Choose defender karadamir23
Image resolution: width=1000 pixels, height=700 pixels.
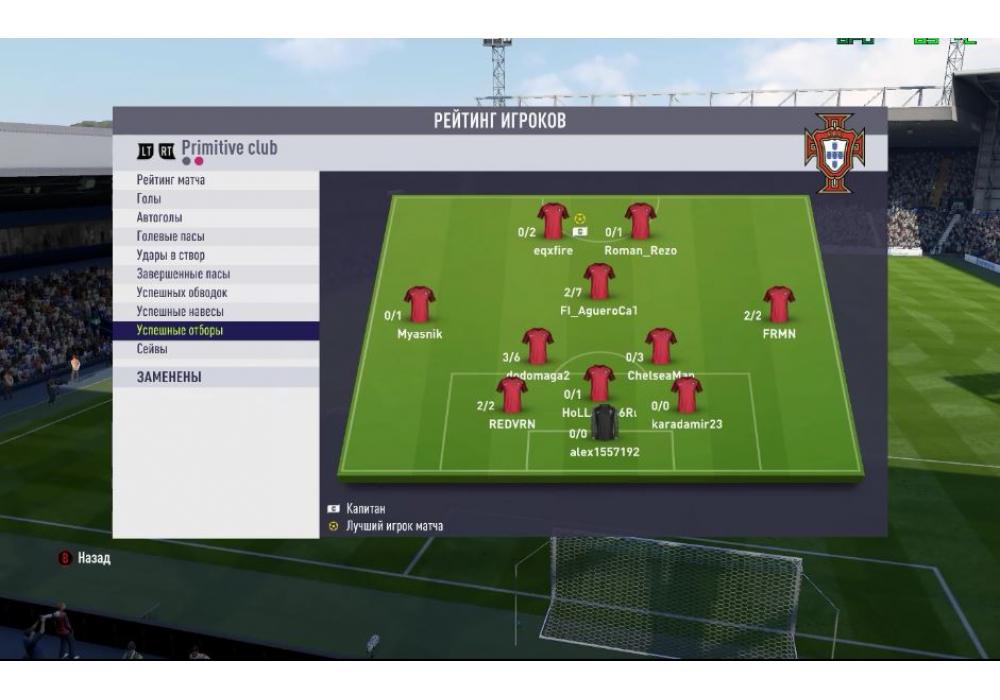pos(686,395)
